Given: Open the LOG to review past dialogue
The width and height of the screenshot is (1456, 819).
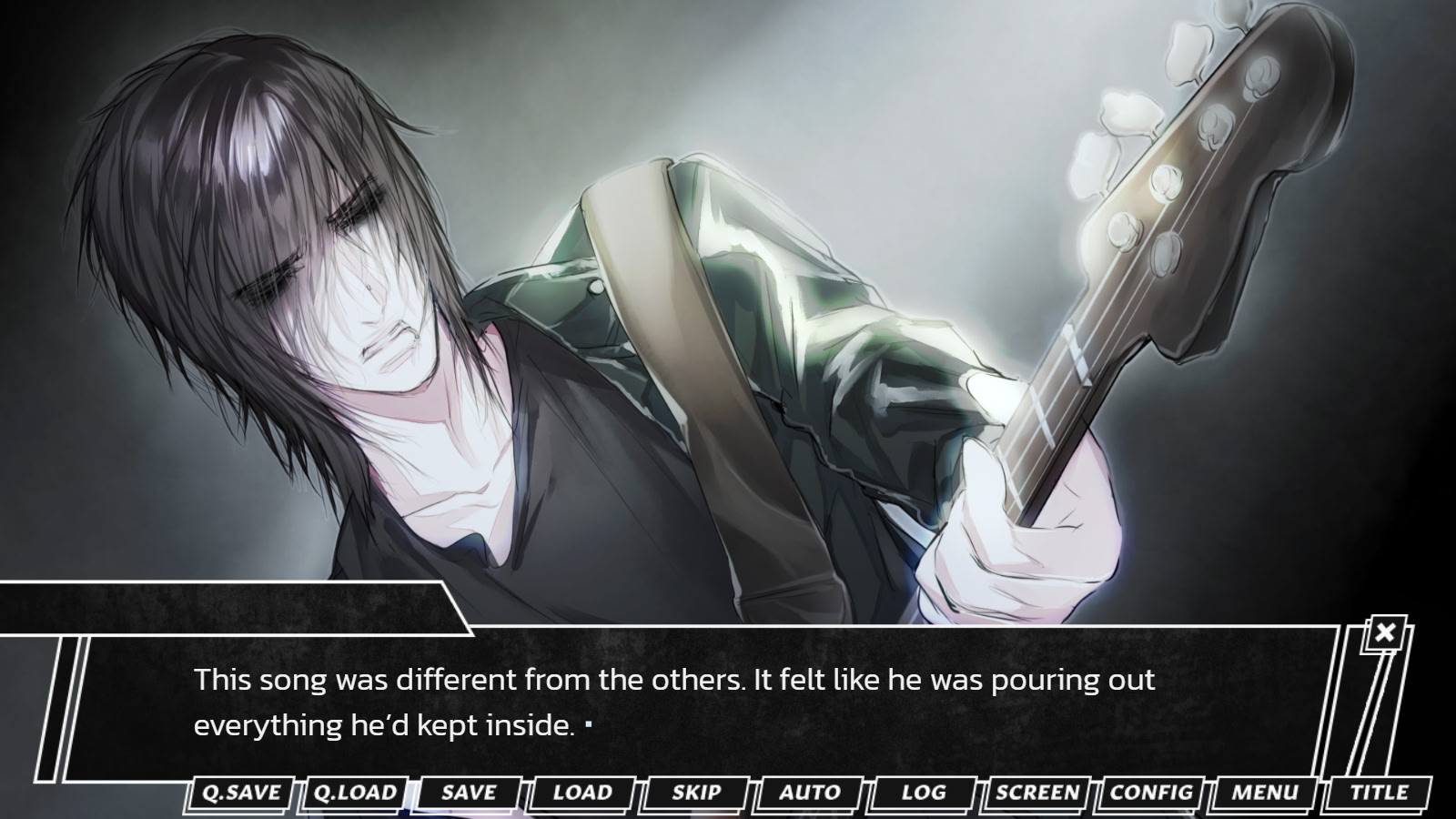Looking at the screenshot, I should (922, 793).
